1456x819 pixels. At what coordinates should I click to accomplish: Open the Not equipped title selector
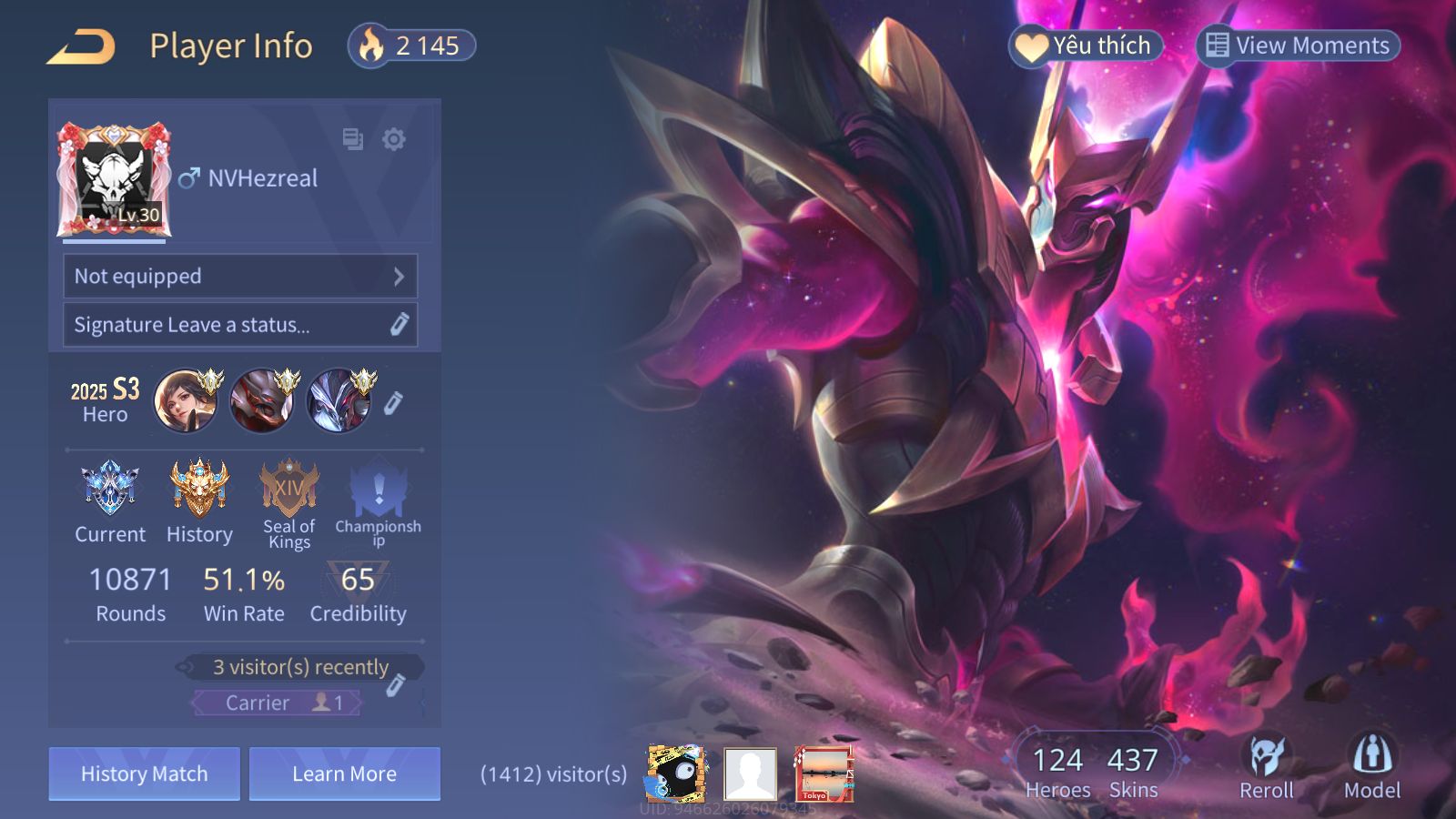[240, 276]
